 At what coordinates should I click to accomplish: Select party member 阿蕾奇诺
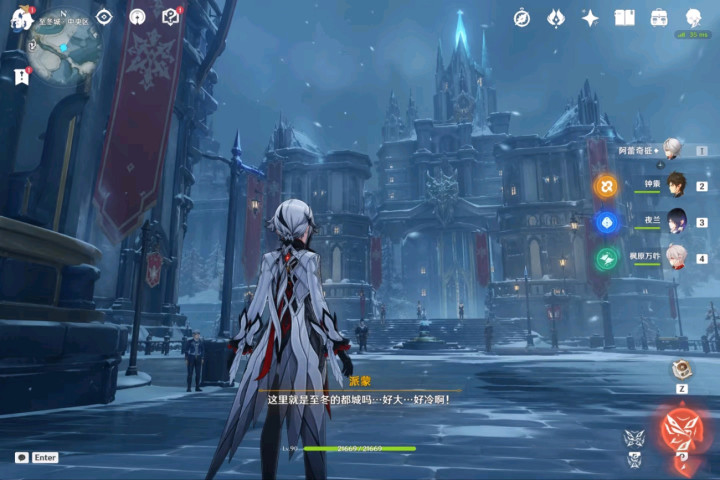(676, 150)
